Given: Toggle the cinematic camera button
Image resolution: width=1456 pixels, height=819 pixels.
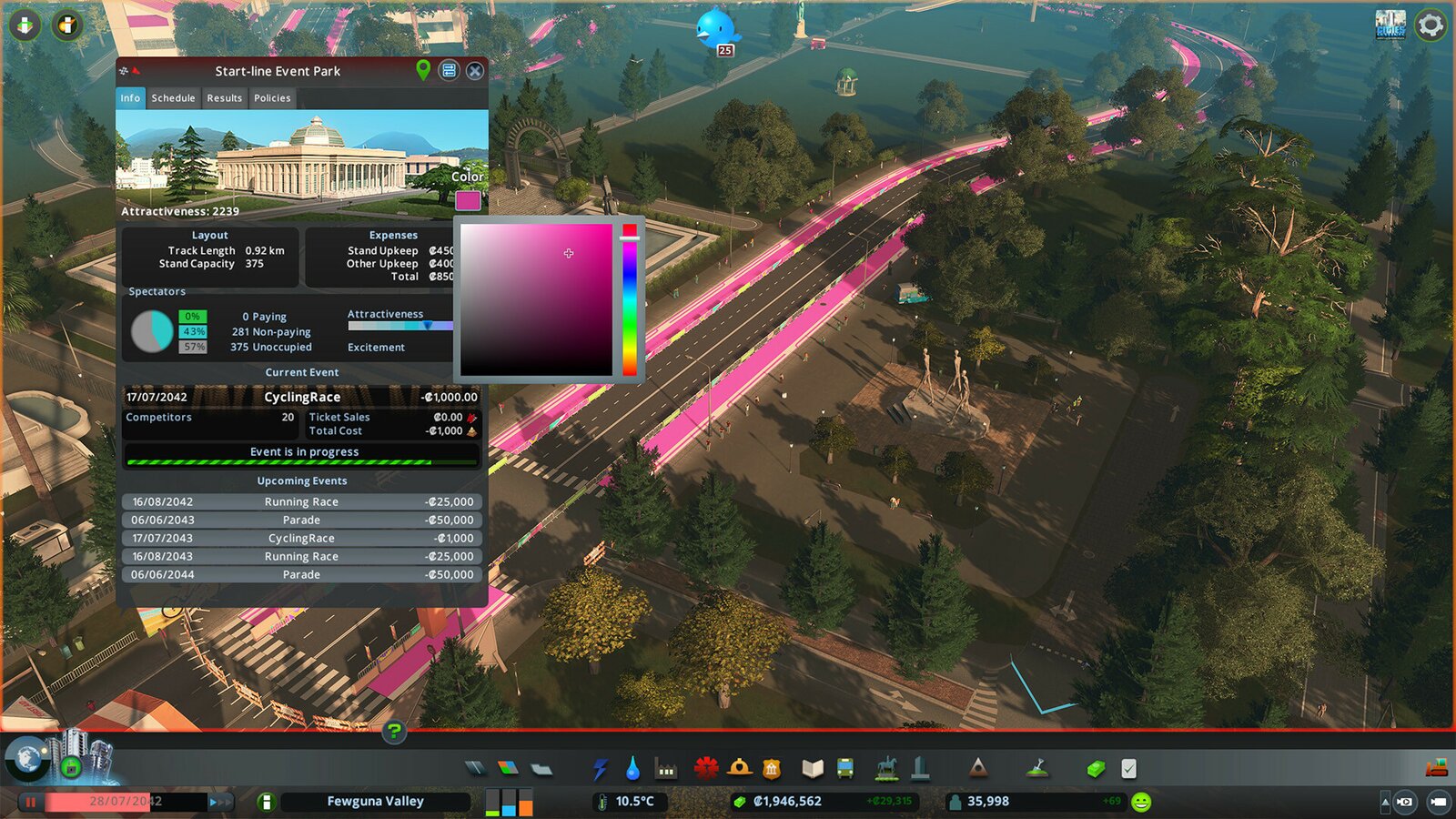Looking at the screenshot, I should coord(1405,803).
